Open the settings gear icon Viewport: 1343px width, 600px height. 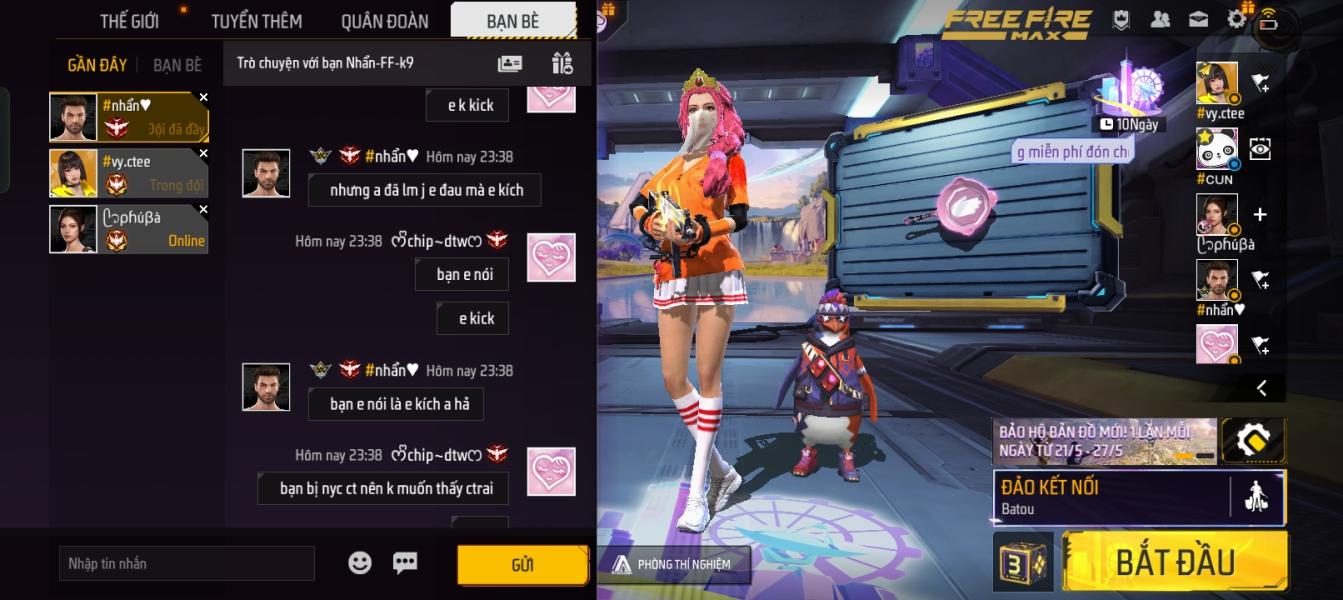coord(1237,19)
